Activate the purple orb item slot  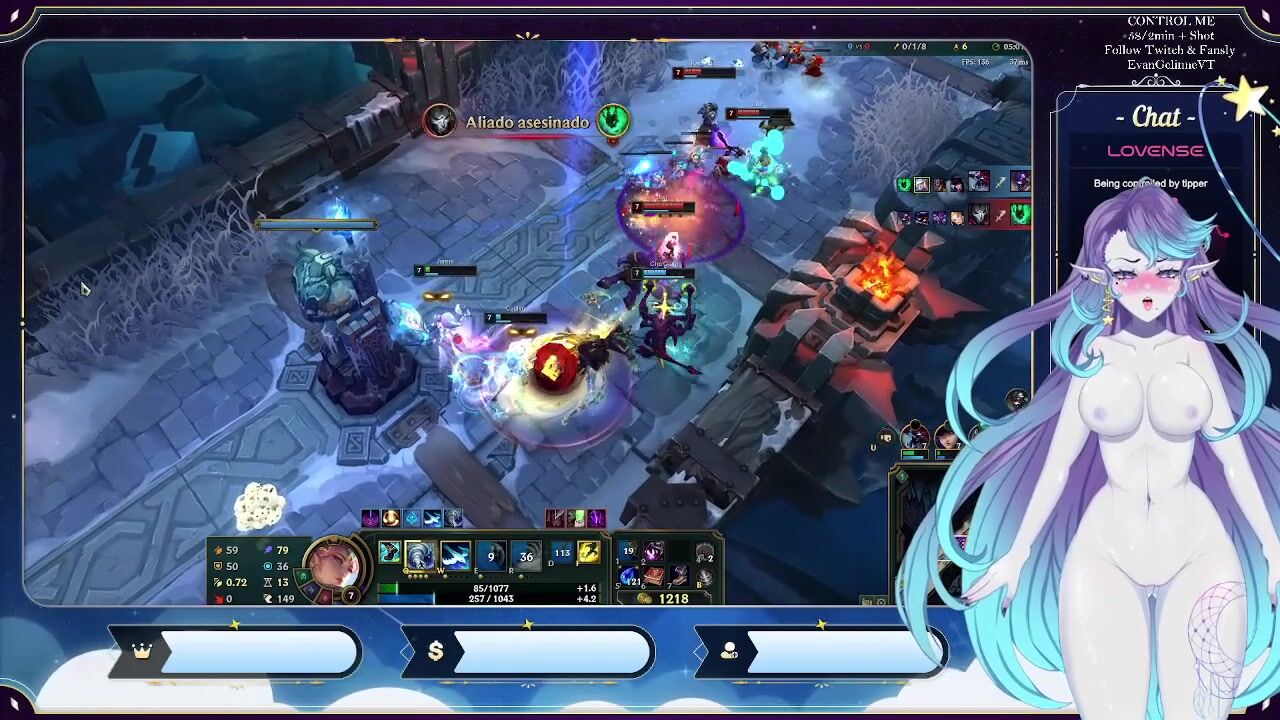pos(653,552)
